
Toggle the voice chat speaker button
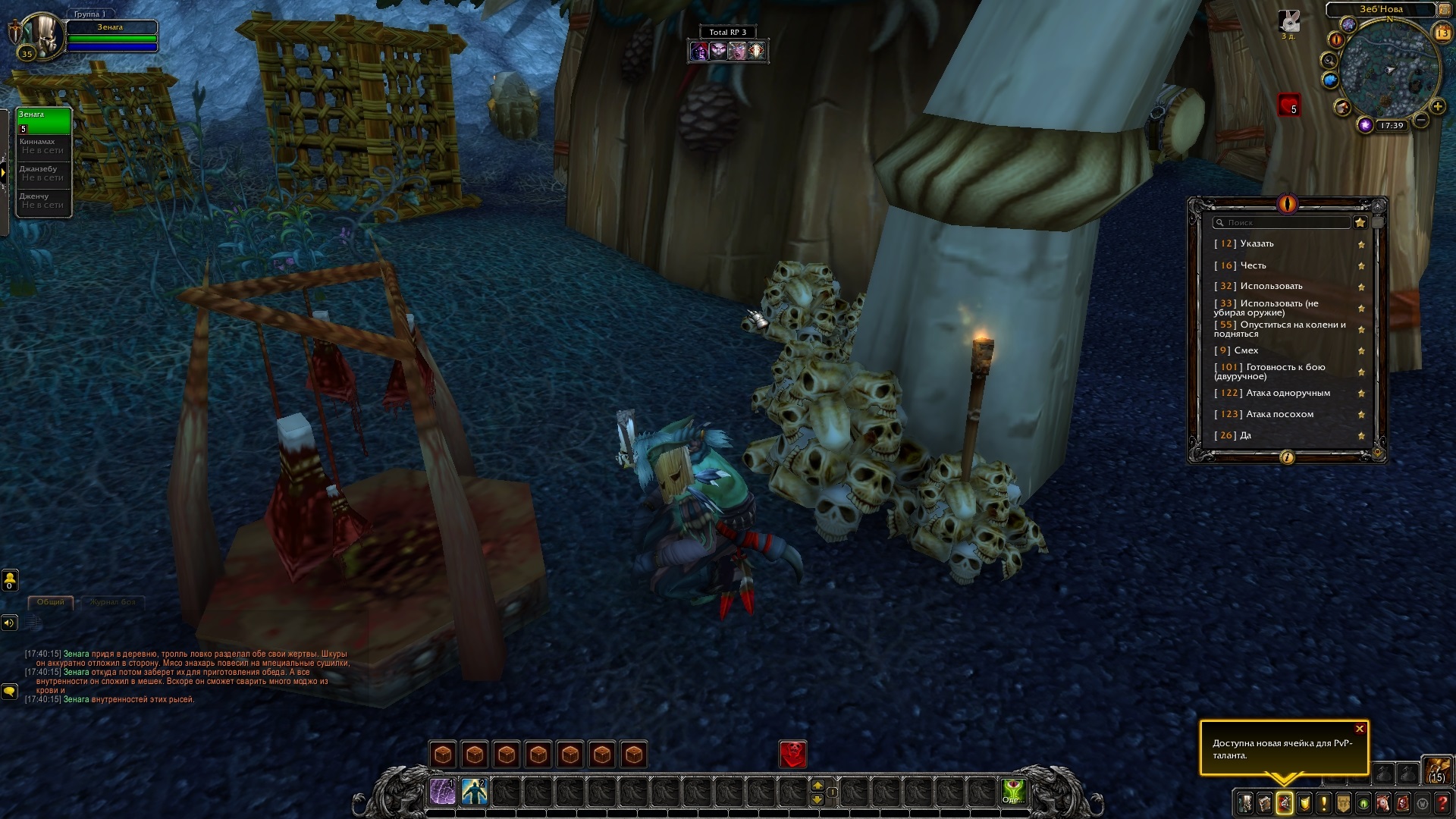[9, 623]
